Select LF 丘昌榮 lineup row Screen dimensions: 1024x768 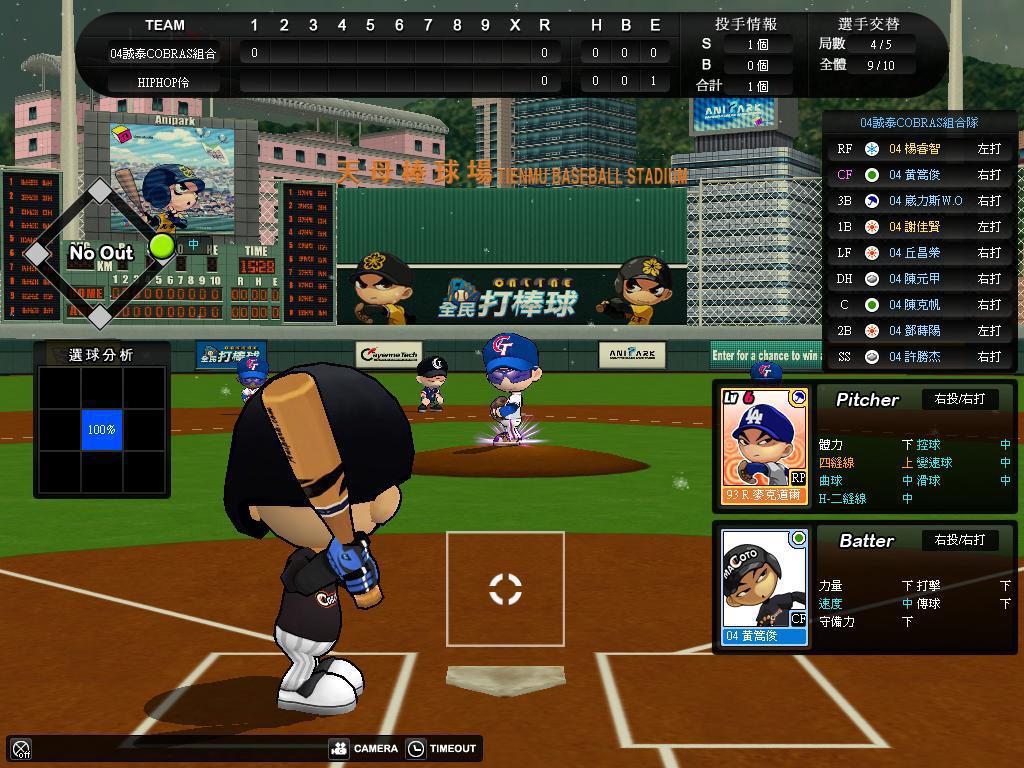pyautogui.click(x=920, y=253)
